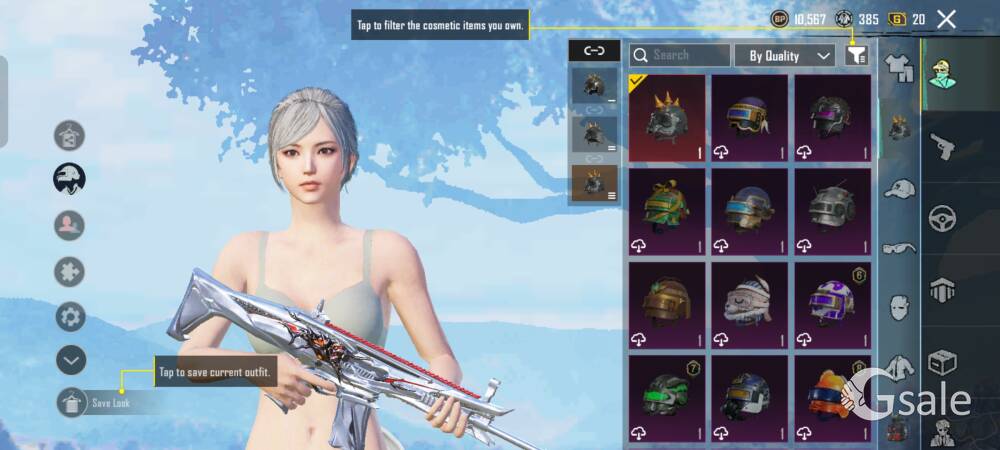Switch to the steering wheel vehicle tab
This screenshot has width=1000, height=450.
point(942,218)
